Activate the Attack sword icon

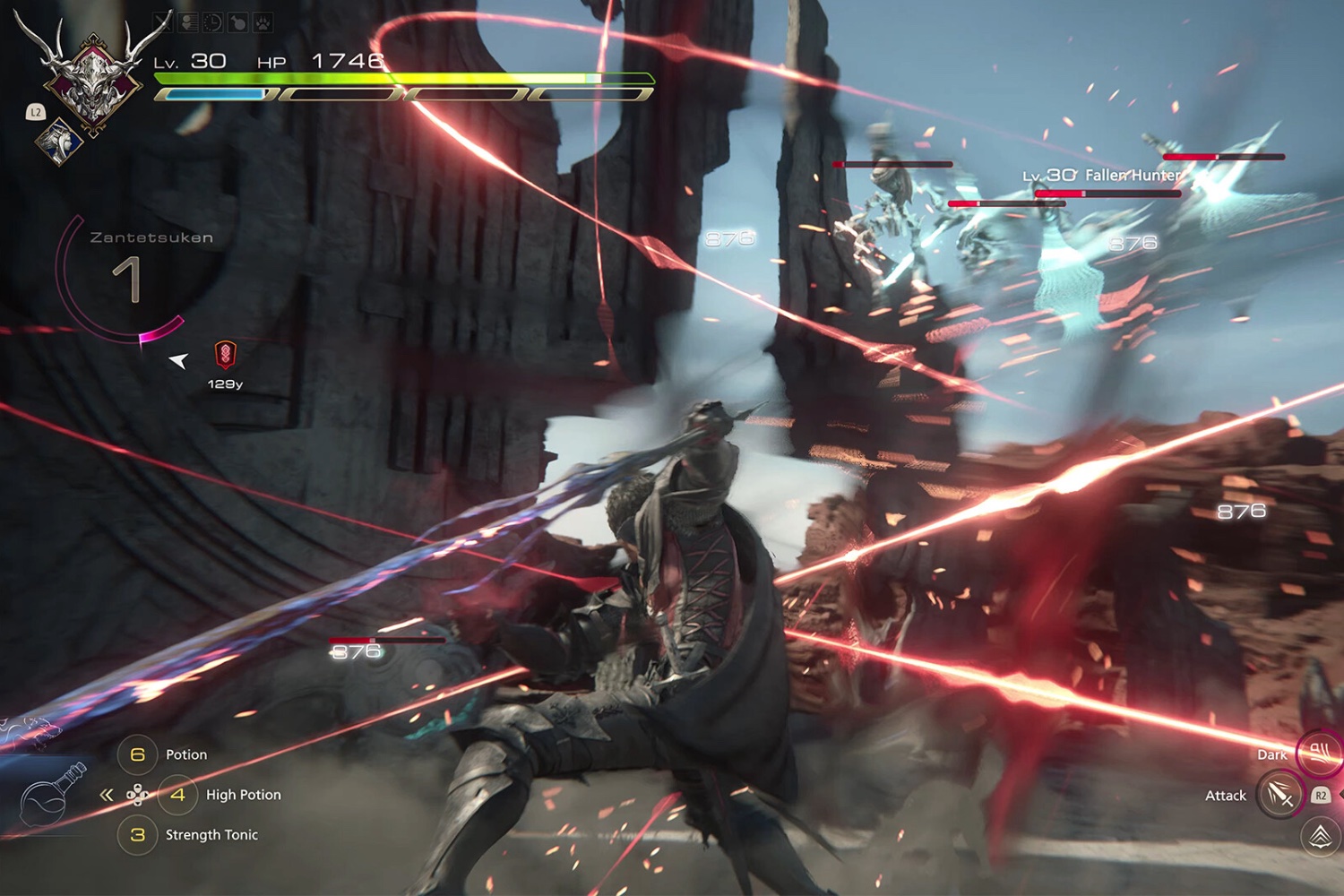[x=1279, y=795]
